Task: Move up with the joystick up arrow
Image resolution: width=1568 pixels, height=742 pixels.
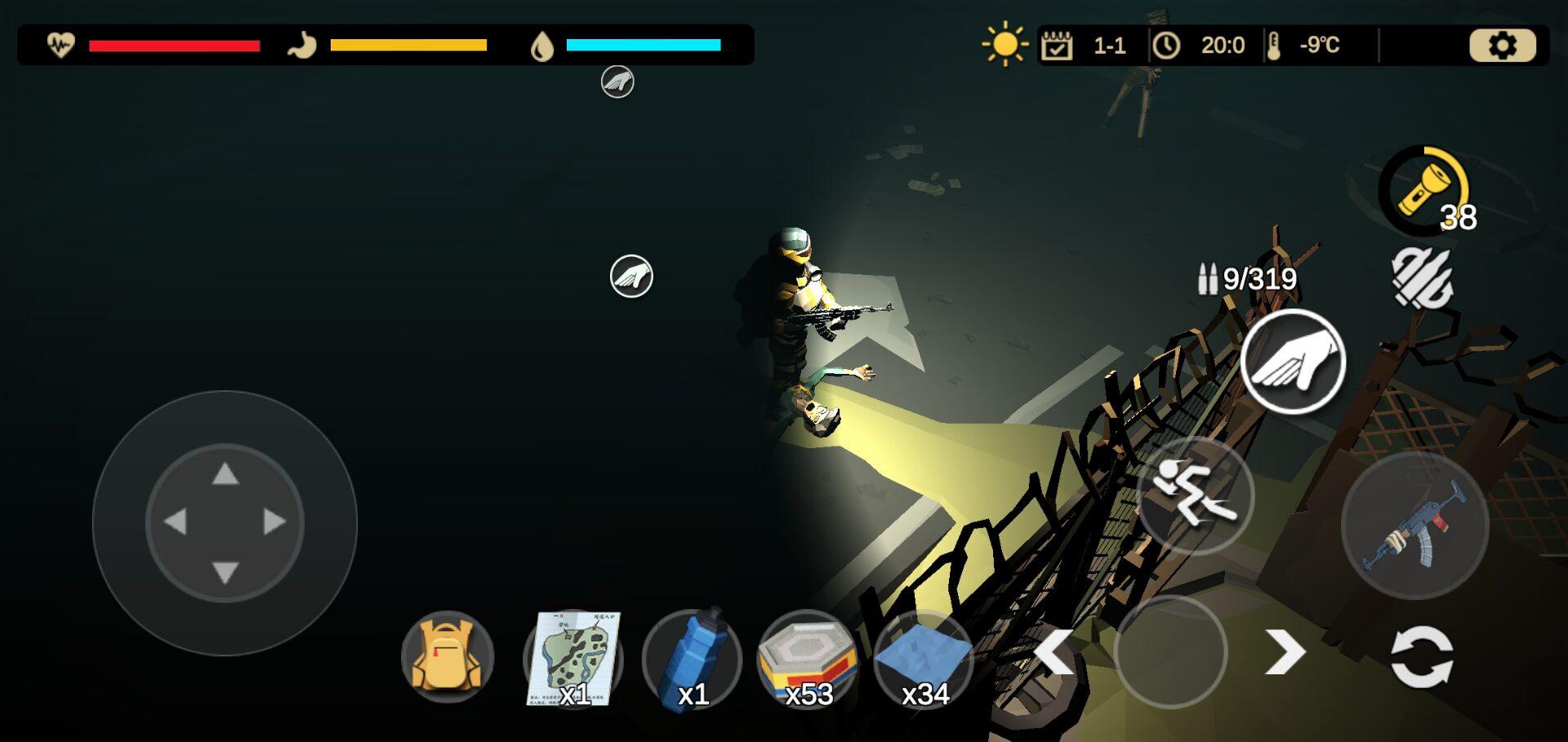Action: 225,474
